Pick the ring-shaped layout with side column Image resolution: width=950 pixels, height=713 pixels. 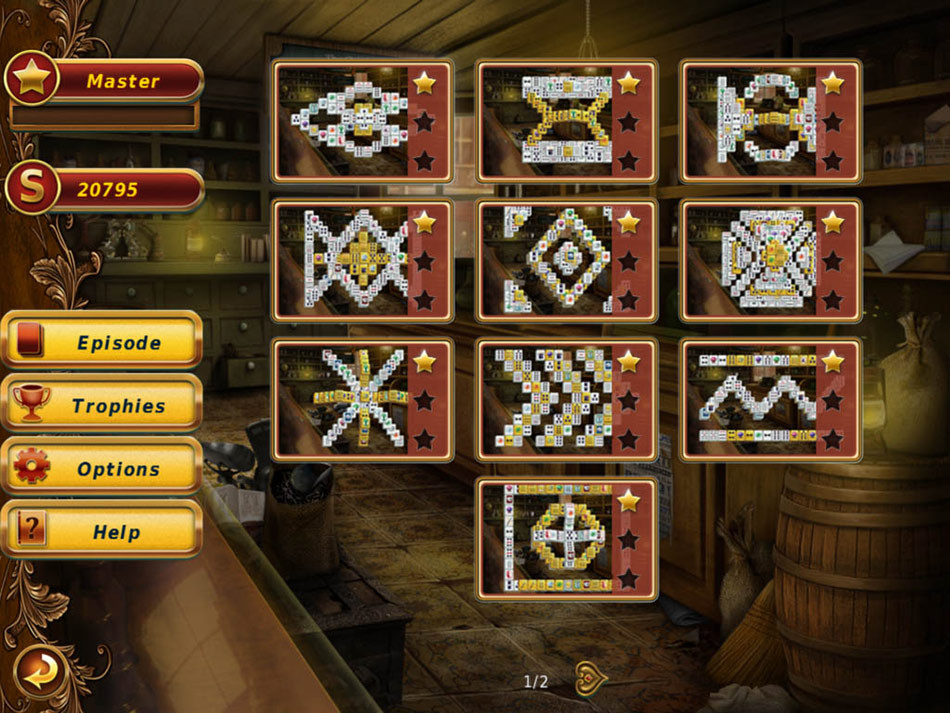(750, 121)
